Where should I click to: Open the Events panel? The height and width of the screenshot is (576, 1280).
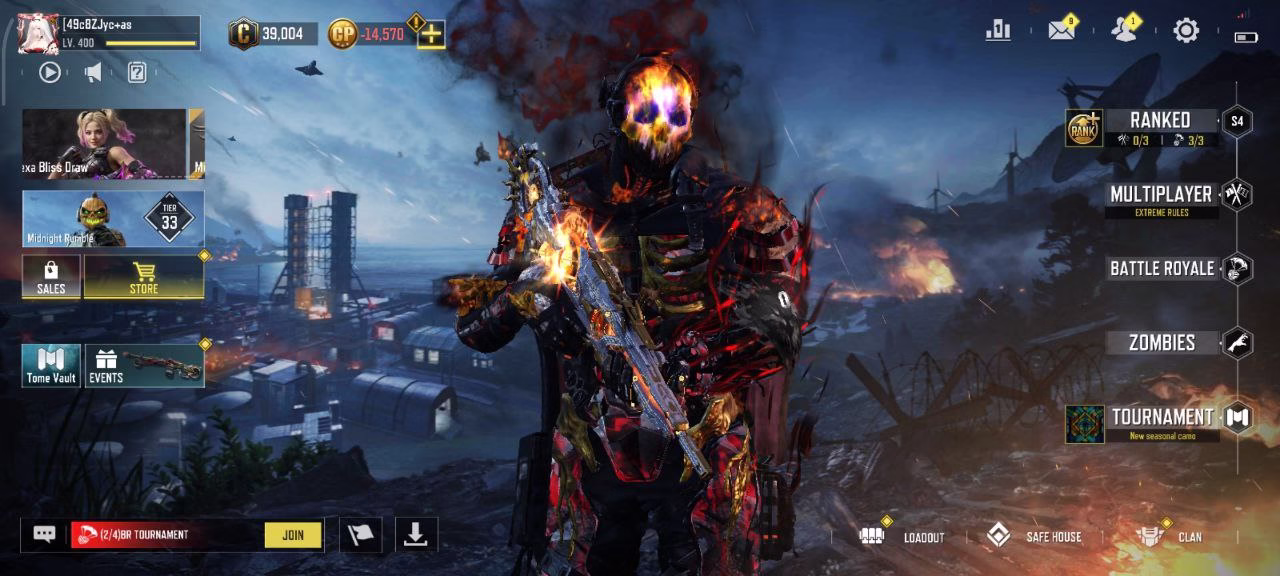click(144, 366)
